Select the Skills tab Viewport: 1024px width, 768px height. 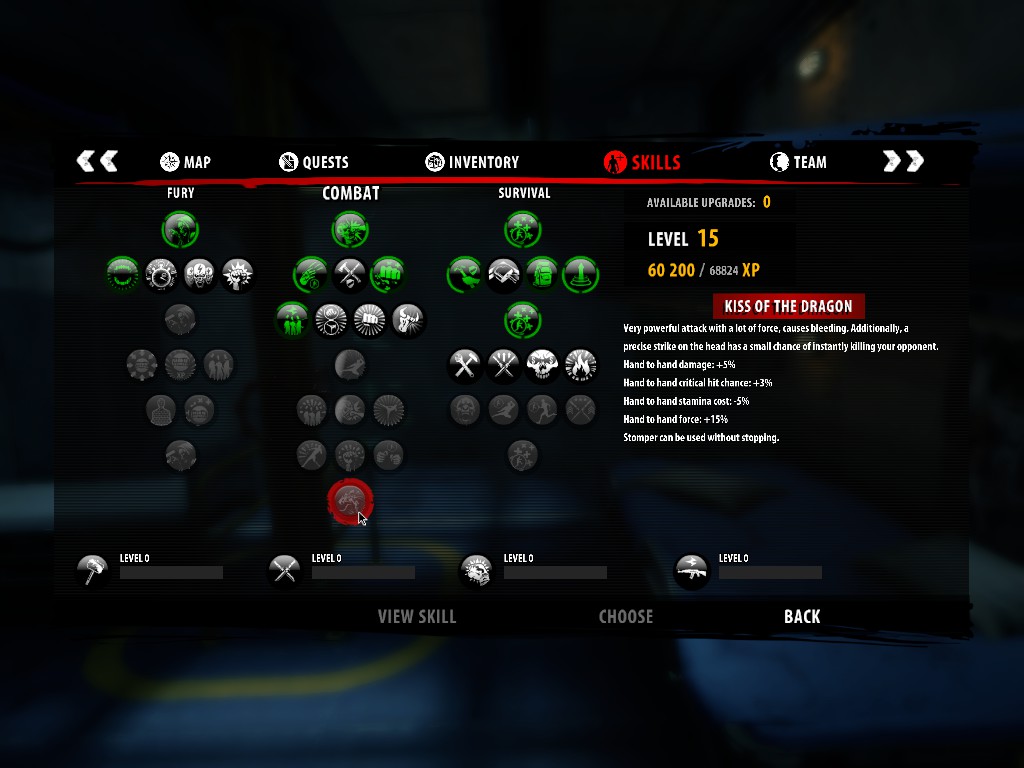coord(643,162)
